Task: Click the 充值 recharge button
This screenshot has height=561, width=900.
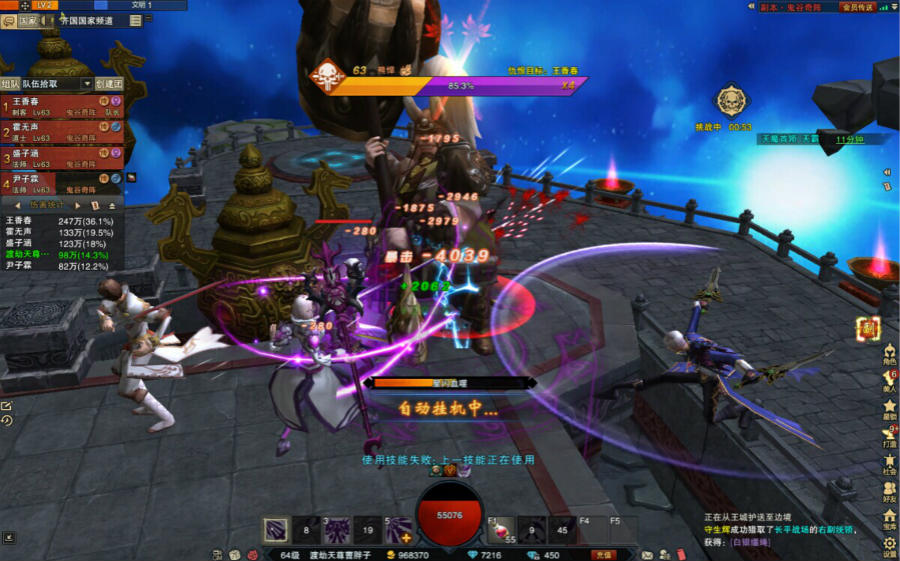Action: pyautogui.click(x=602, y=554)
